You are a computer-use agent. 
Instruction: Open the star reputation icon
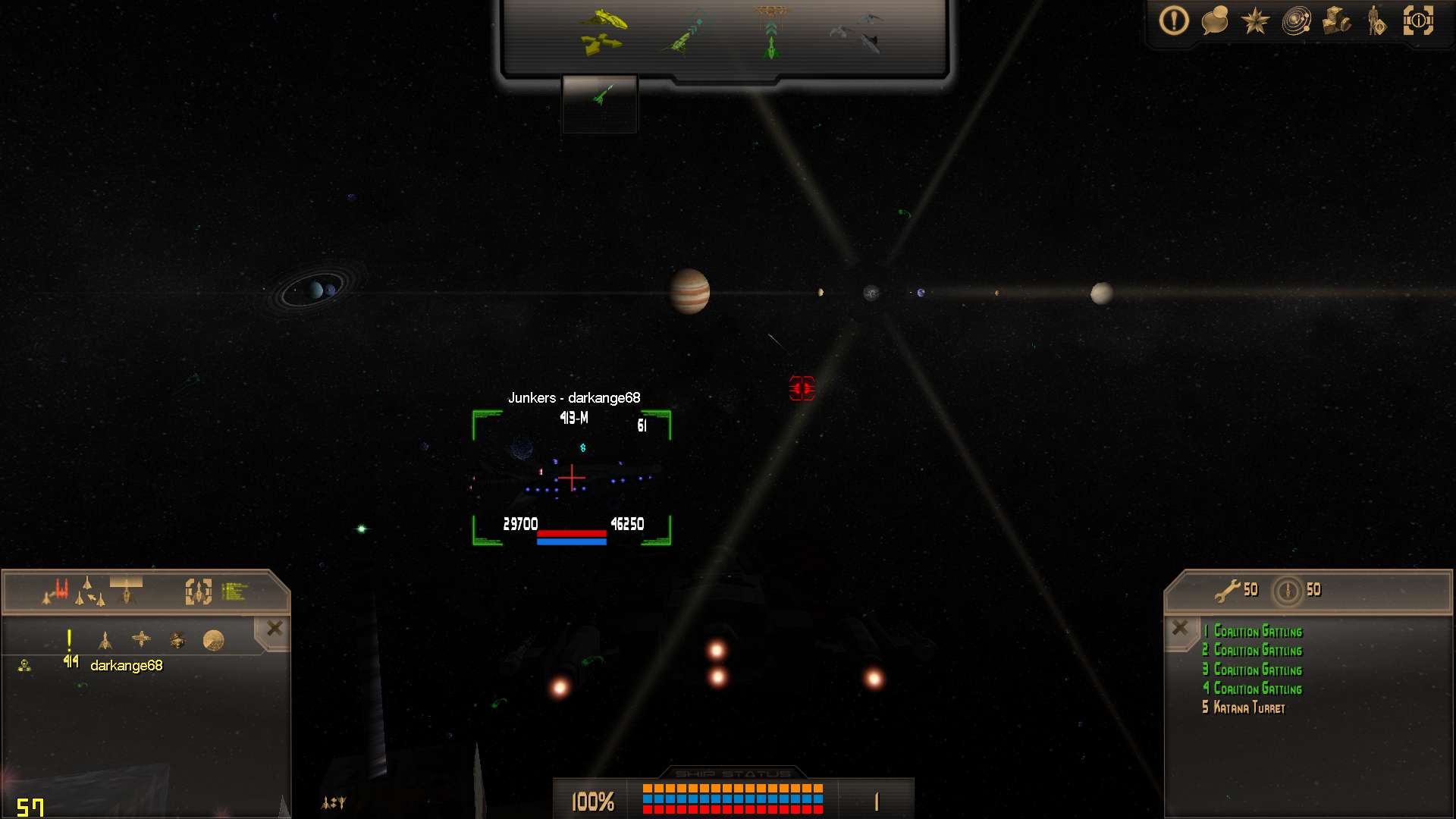(1255, 20)
